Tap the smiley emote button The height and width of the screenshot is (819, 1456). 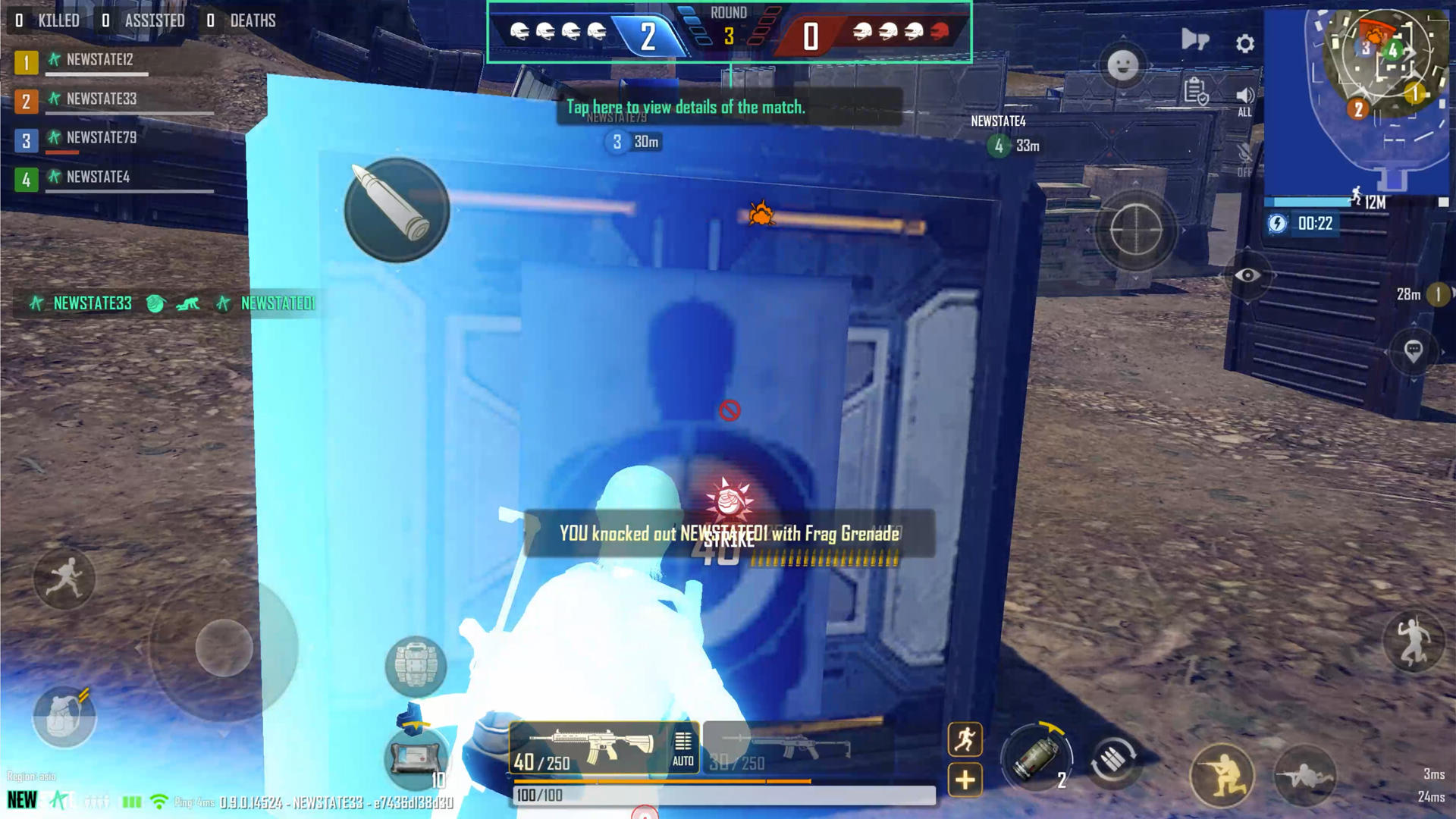(x=1122, y=65)
